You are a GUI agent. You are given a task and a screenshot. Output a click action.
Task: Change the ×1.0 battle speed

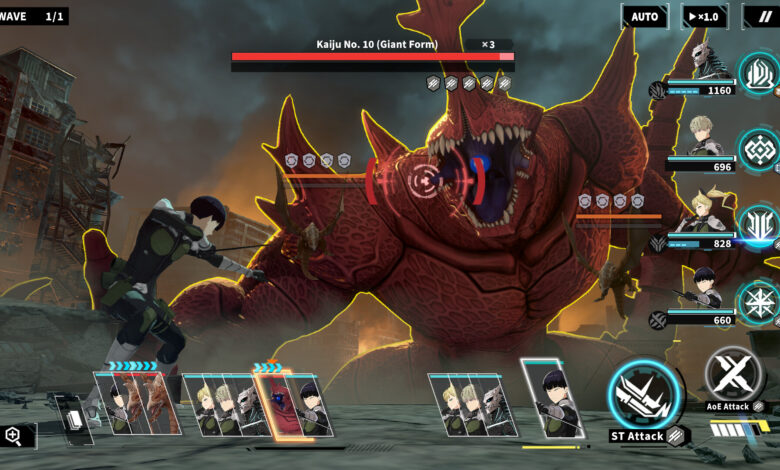pos(704,16)
